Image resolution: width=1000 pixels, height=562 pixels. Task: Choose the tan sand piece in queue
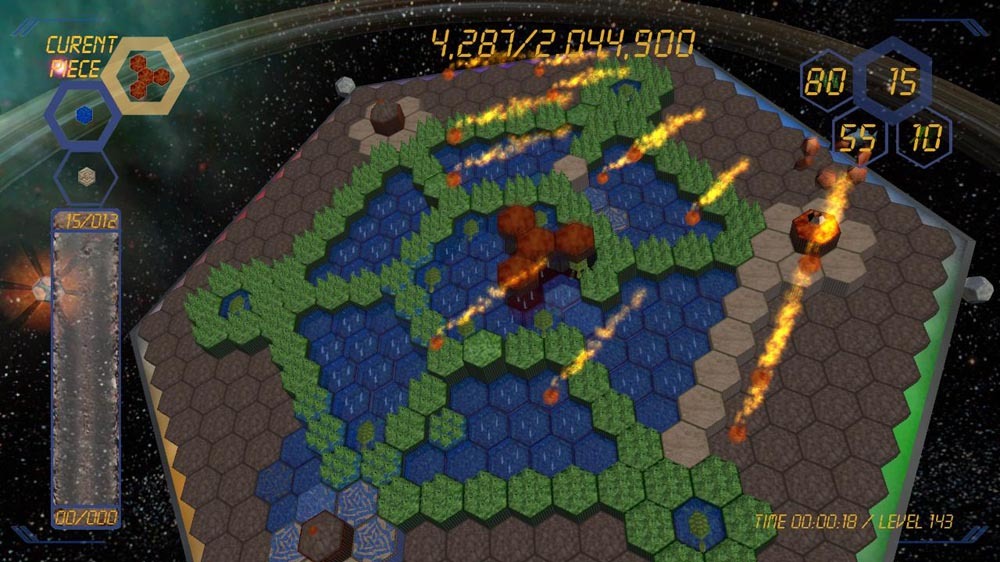[x=85, y=175]
